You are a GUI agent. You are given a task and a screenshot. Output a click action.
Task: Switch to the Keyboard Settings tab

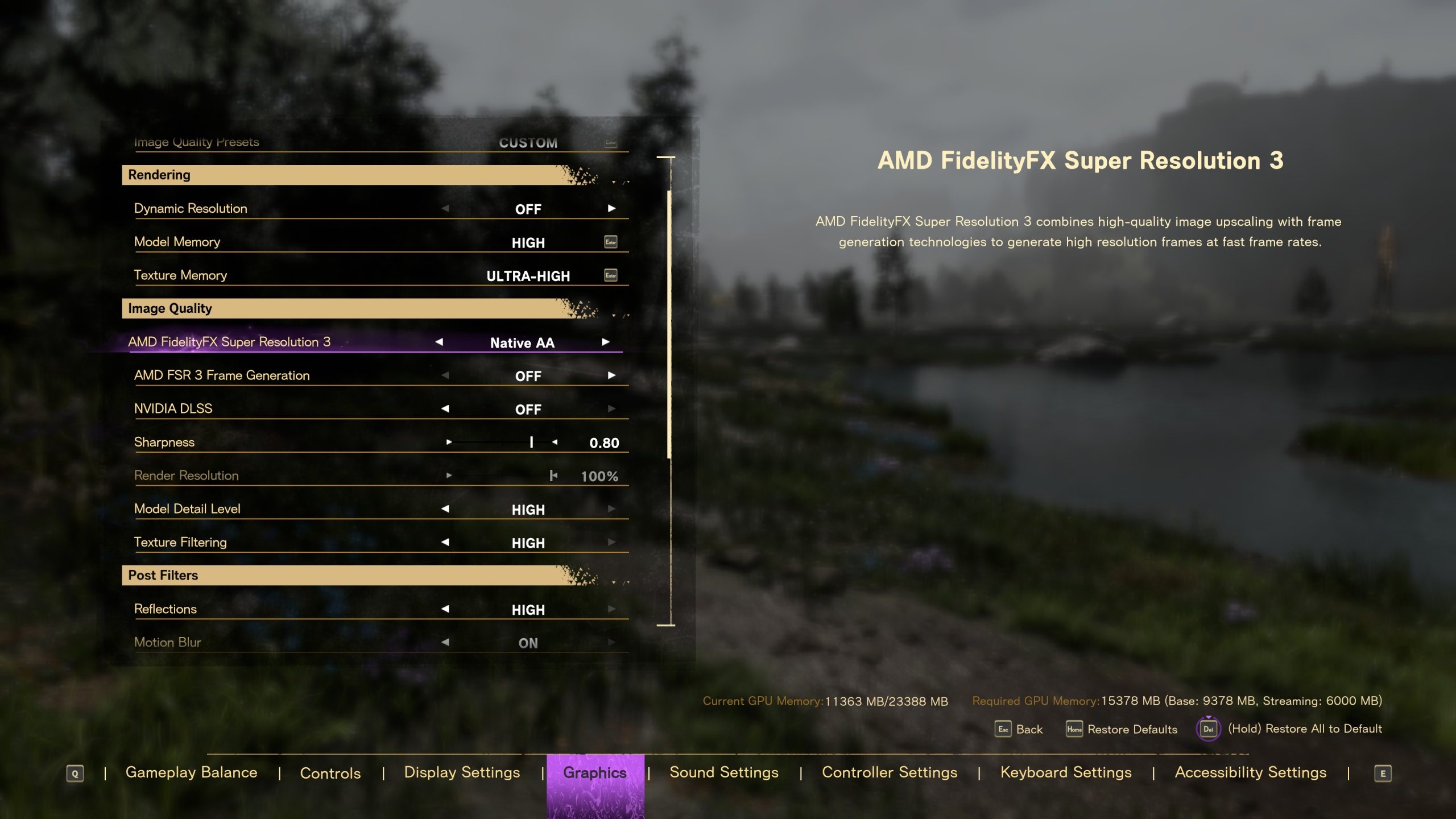click(x=1066, y=772)
